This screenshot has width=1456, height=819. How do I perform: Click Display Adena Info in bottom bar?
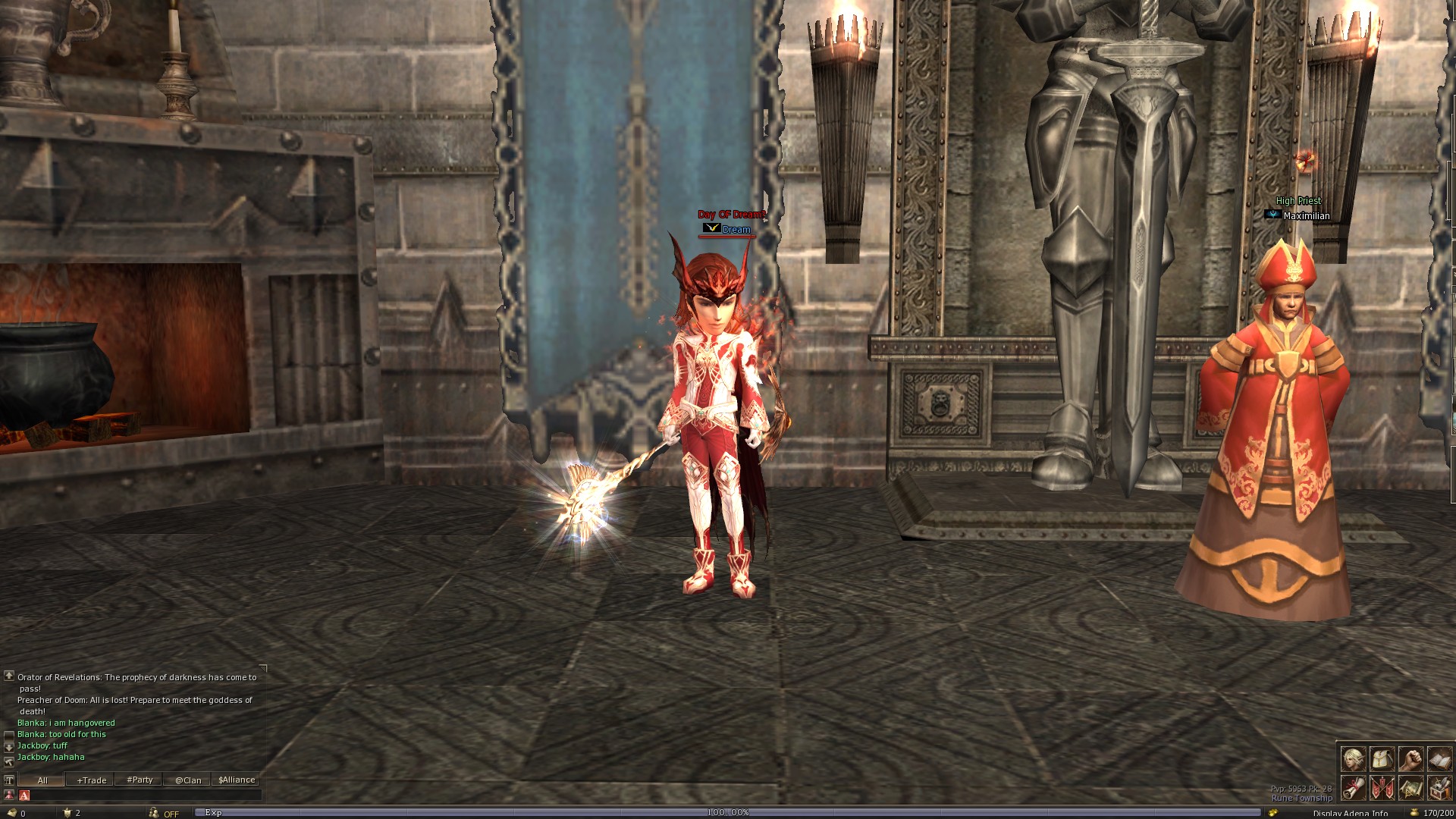(1350, 814)
